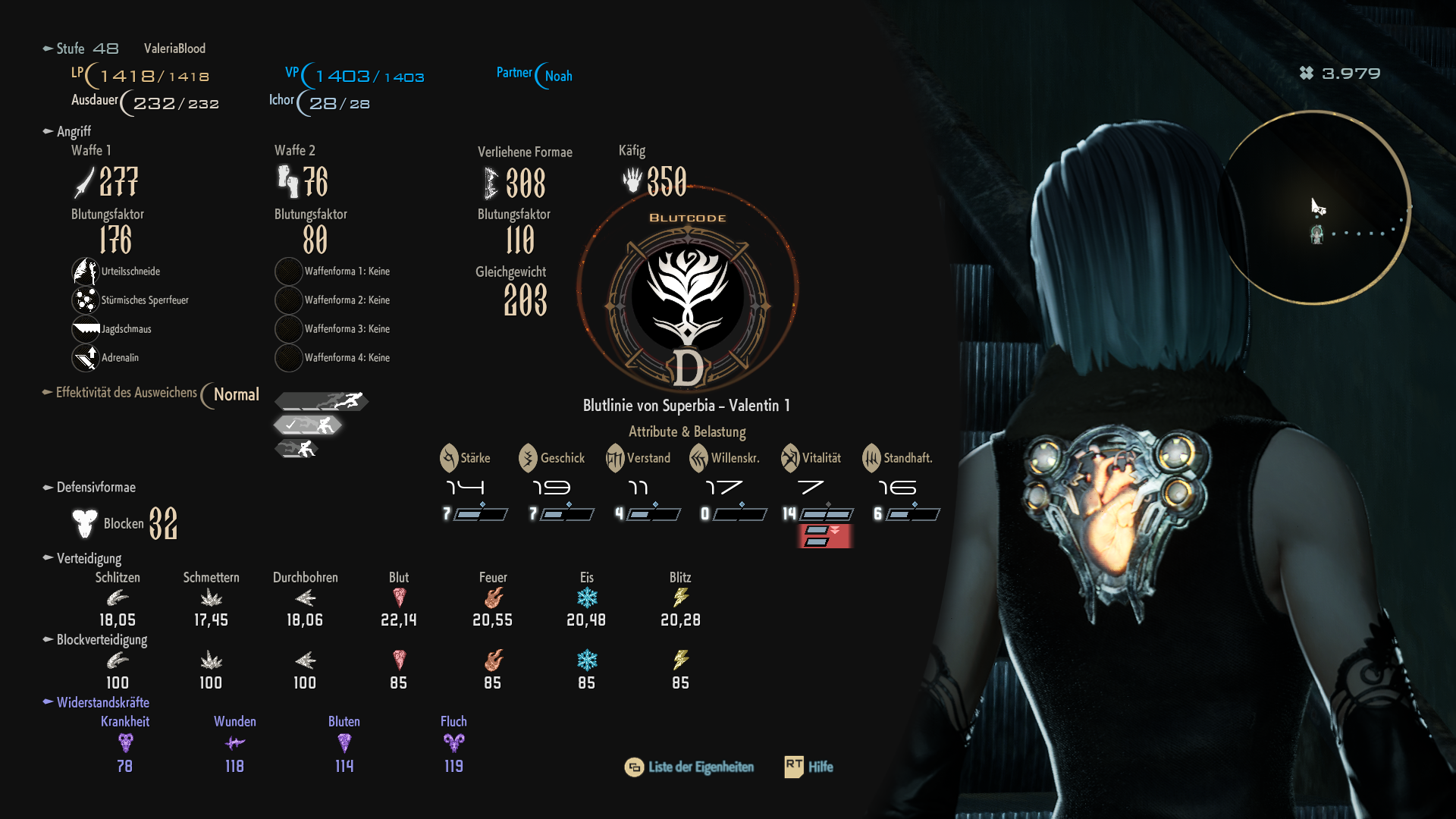Screen dimensions: 1456x819
Task: Open the Hilfe help option
Action: click(809, 767)
